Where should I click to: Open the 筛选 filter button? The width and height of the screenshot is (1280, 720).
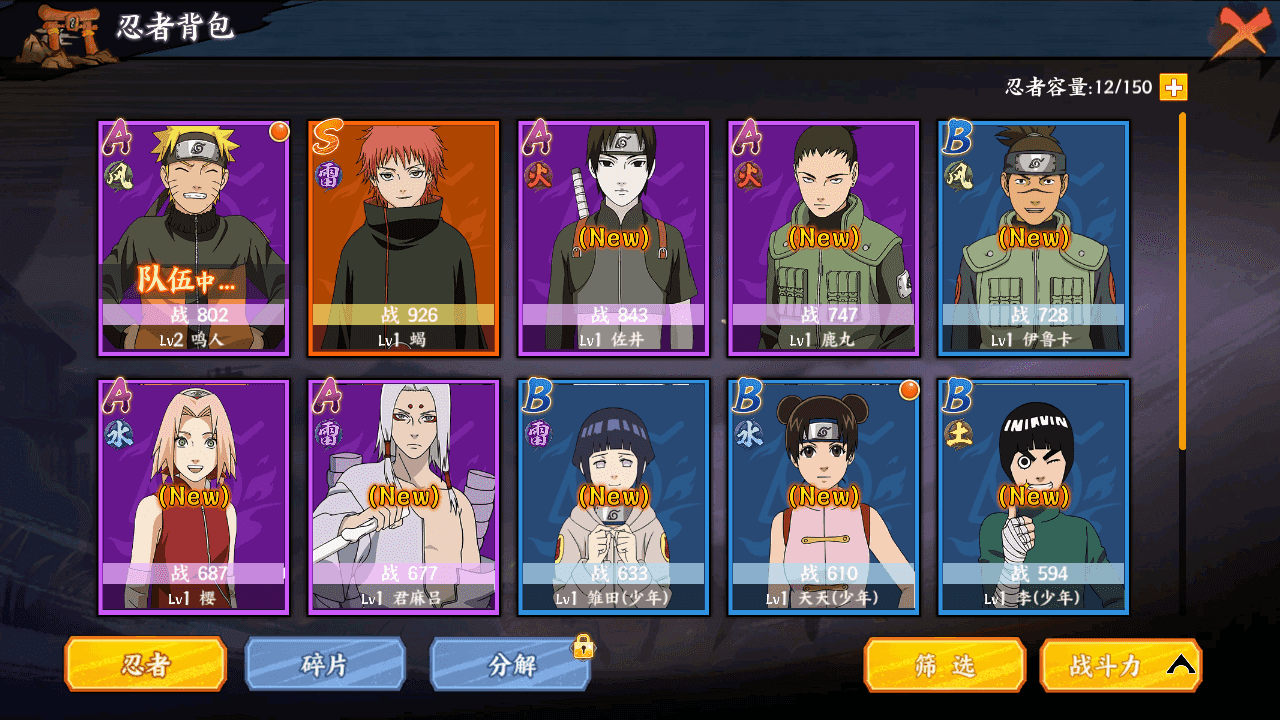[x=945, y=665]
